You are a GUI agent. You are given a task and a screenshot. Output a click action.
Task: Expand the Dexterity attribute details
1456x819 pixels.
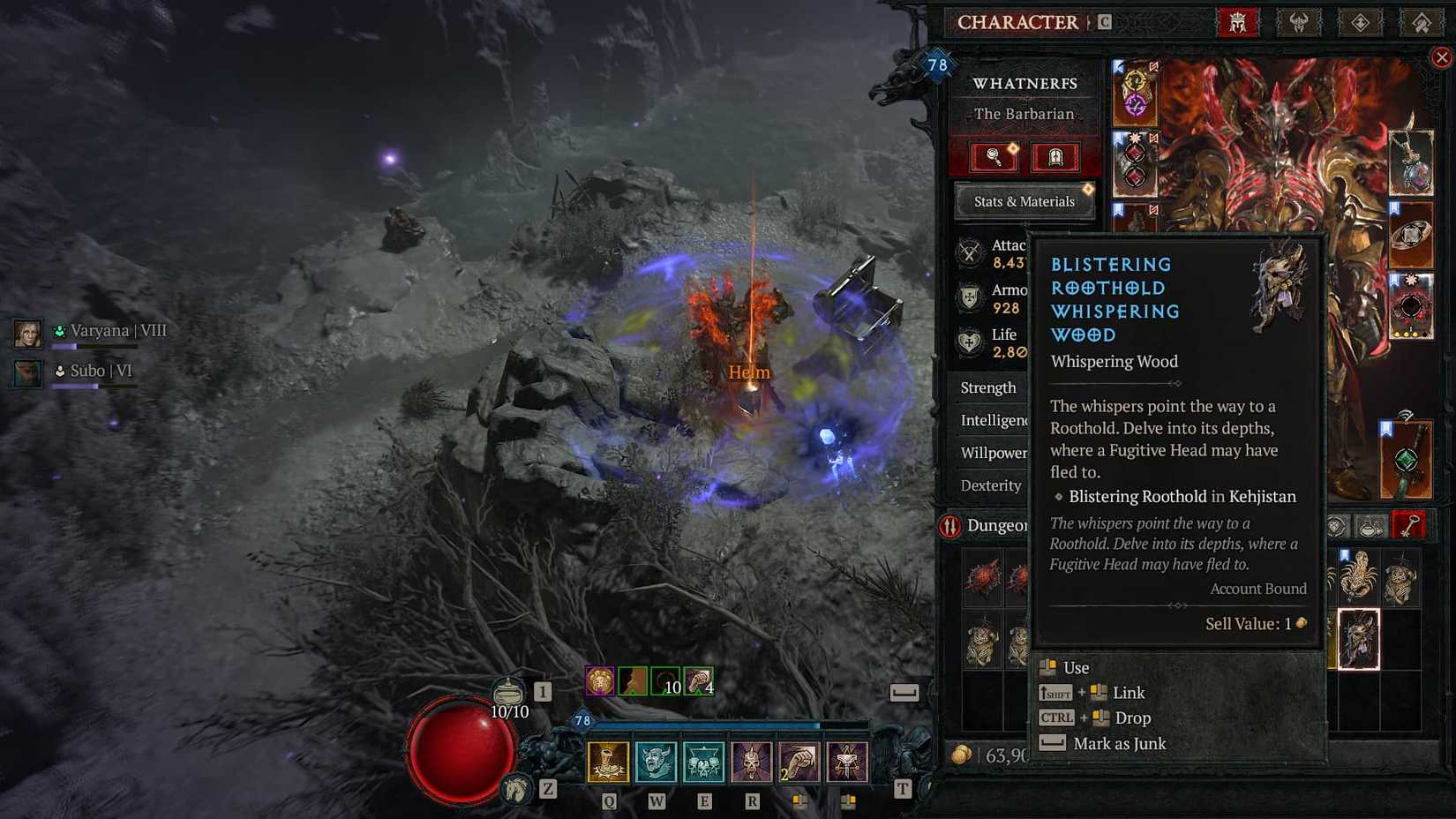pyautogui.click(x=990, y=485)
